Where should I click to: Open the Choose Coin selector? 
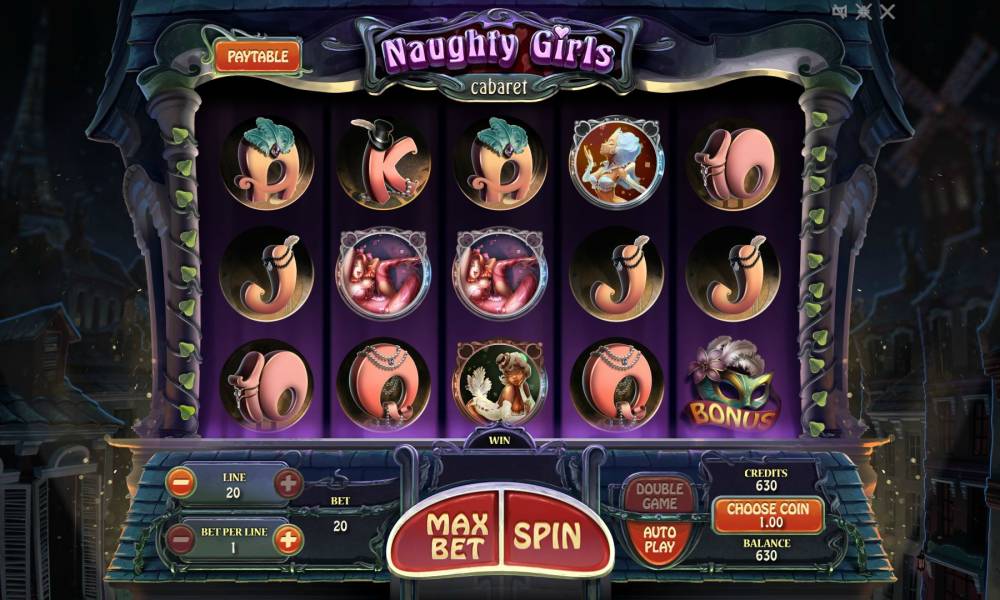tap(768, 516)
